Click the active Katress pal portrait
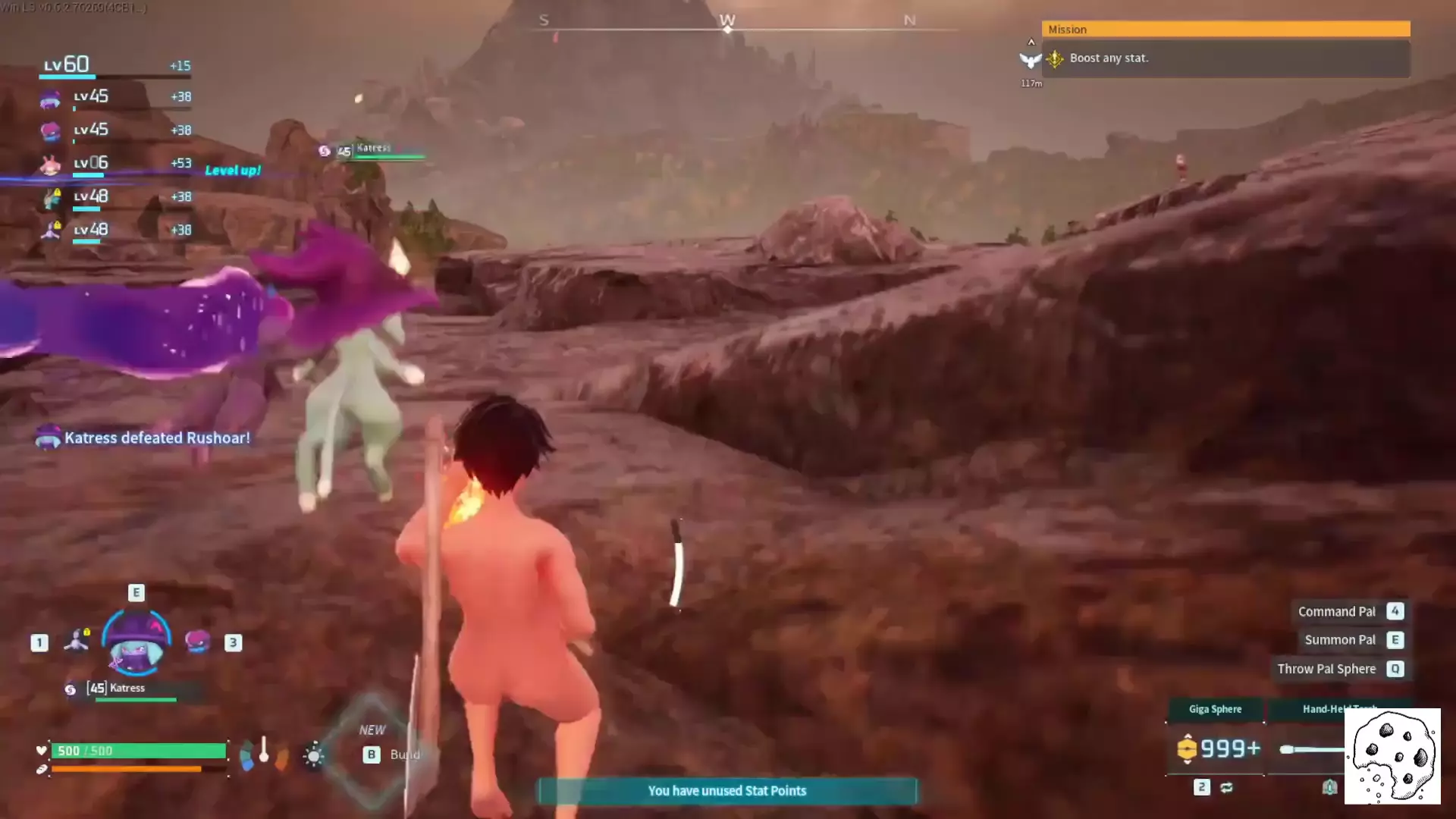This screenshot has height=819, width=1456. point(136,643)
